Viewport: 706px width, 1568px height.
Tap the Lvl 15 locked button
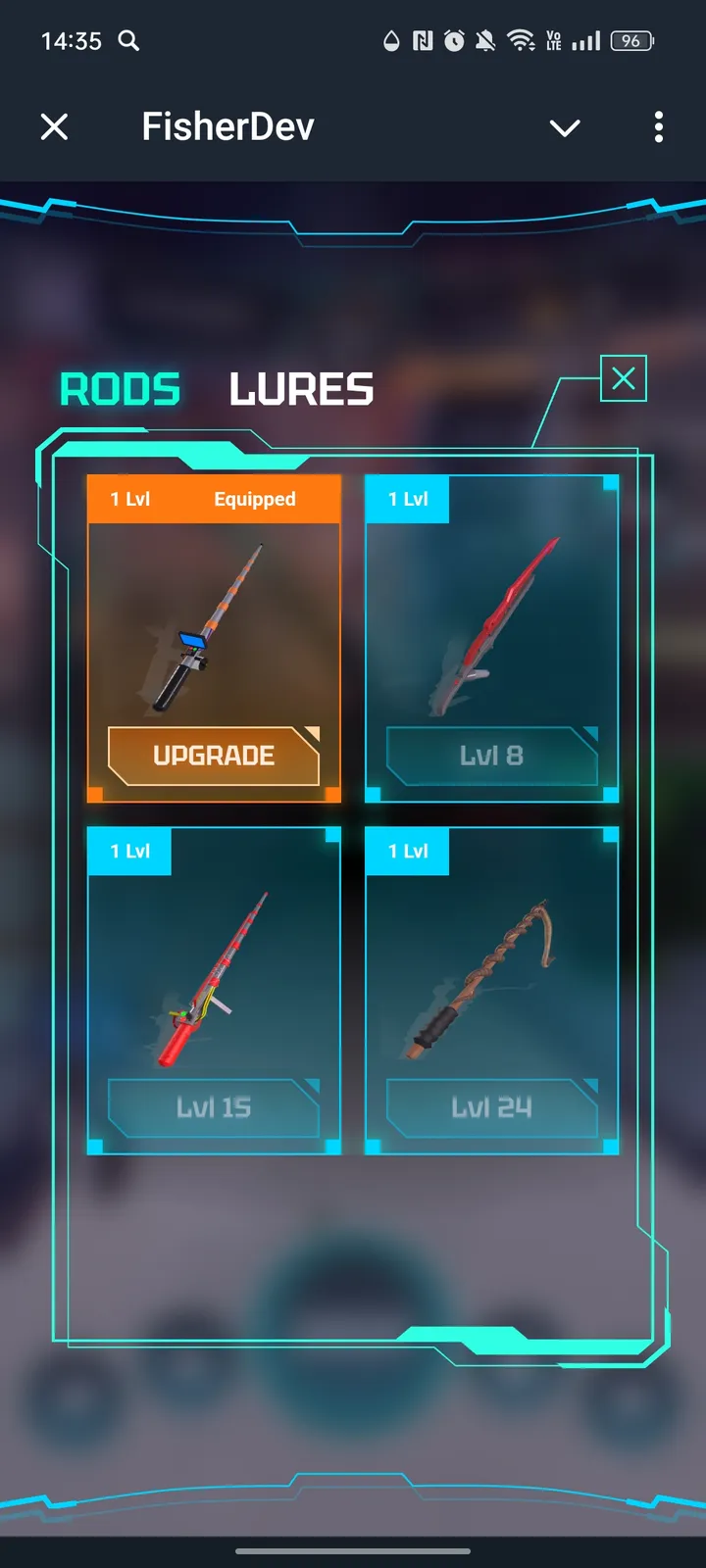tap(214, 1107)
